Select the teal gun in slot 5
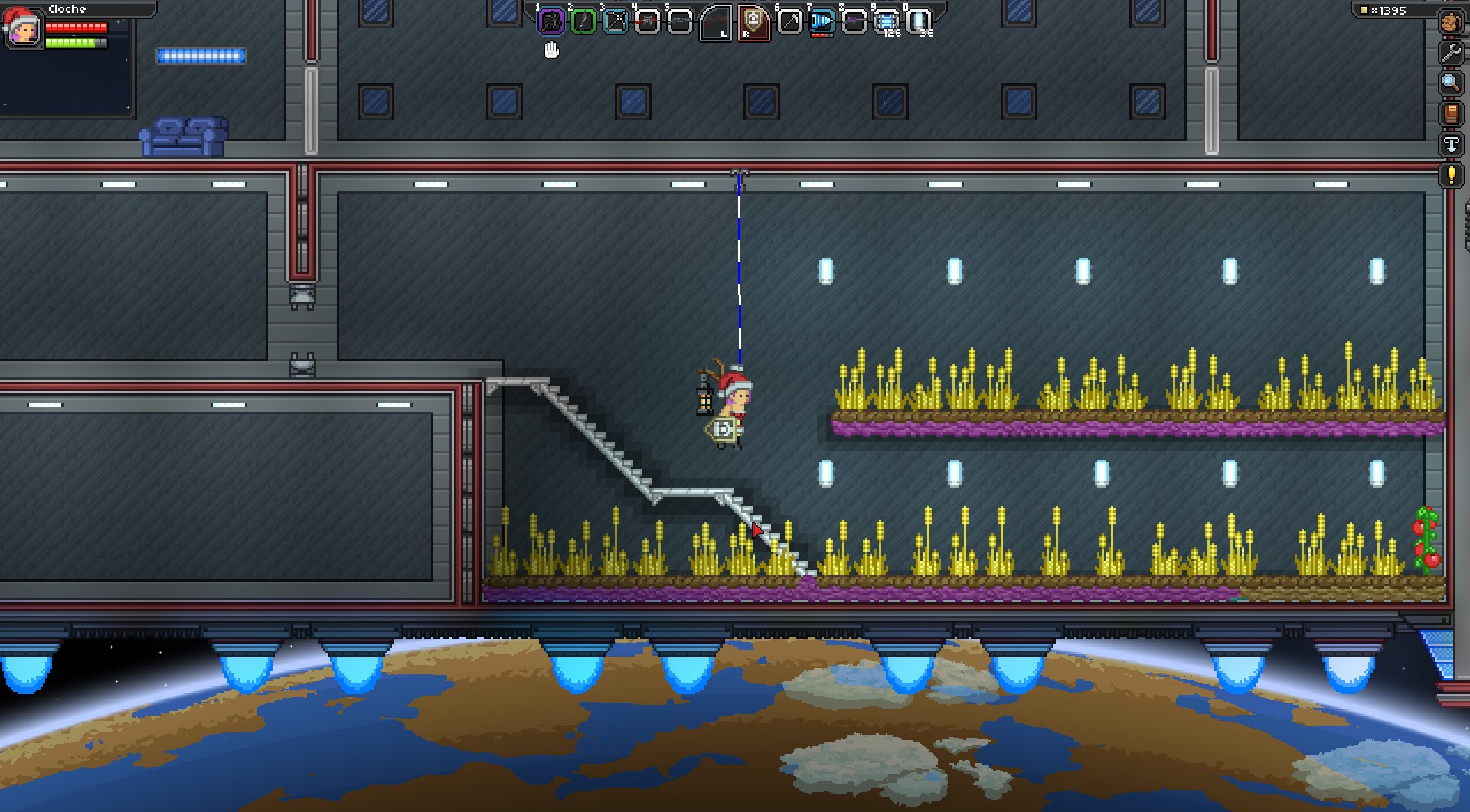1470x812 pixels. [x=680, y=21]
